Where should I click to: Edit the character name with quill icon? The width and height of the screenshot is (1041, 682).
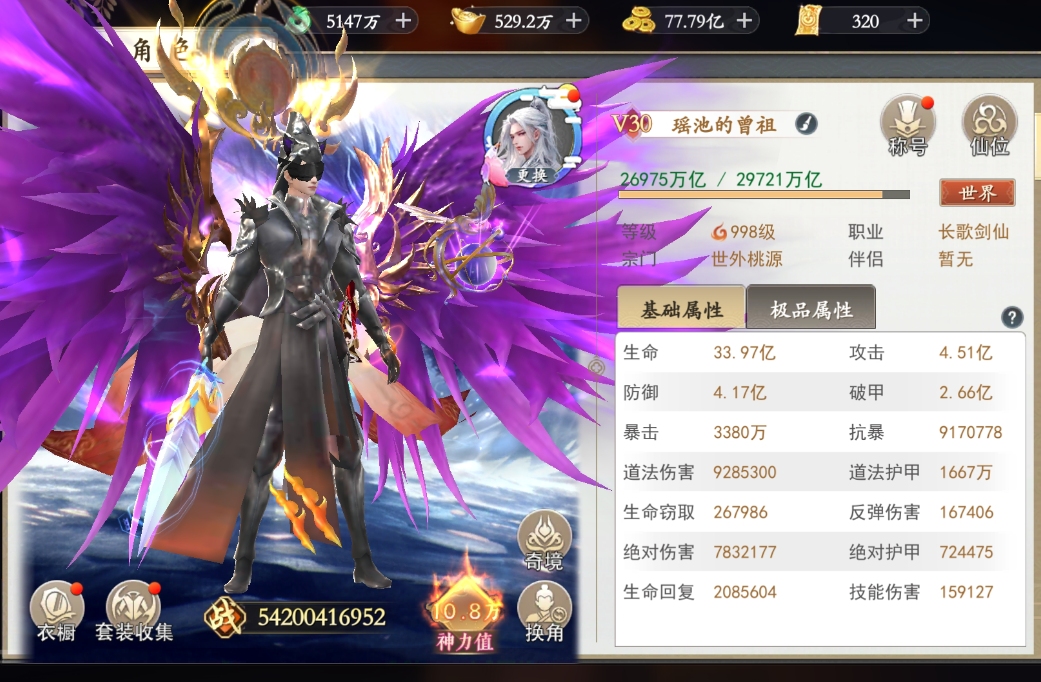click(806, 124)
